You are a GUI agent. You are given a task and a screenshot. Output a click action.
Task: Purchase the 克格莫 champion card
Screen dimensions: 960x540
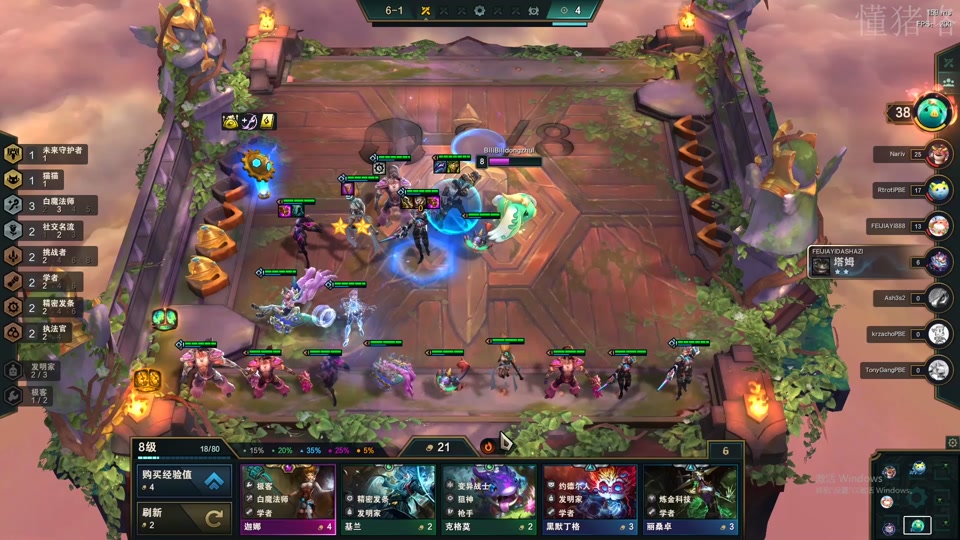tap(489, 498)
